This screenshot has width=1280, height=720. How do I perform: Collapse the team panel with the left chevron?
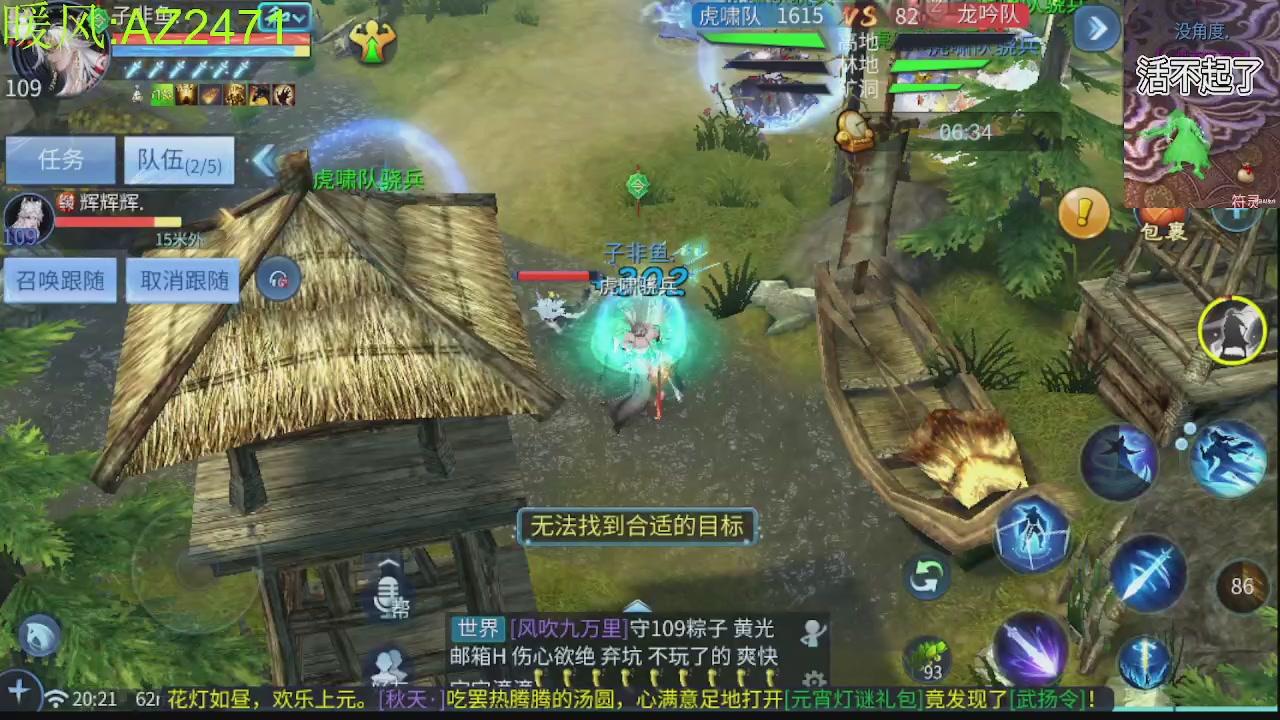pos(264,159)
